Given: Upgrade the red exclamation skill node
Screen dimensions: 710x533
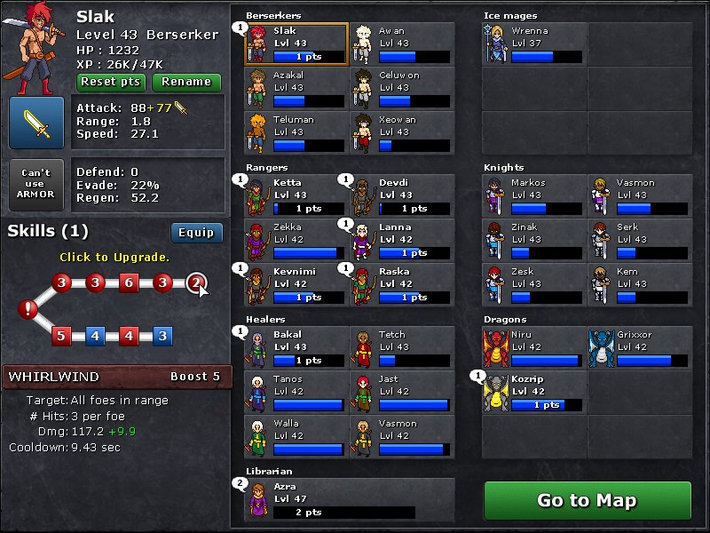Looking at the screenshot, I should pyautogui.click(x=27, y=310).
